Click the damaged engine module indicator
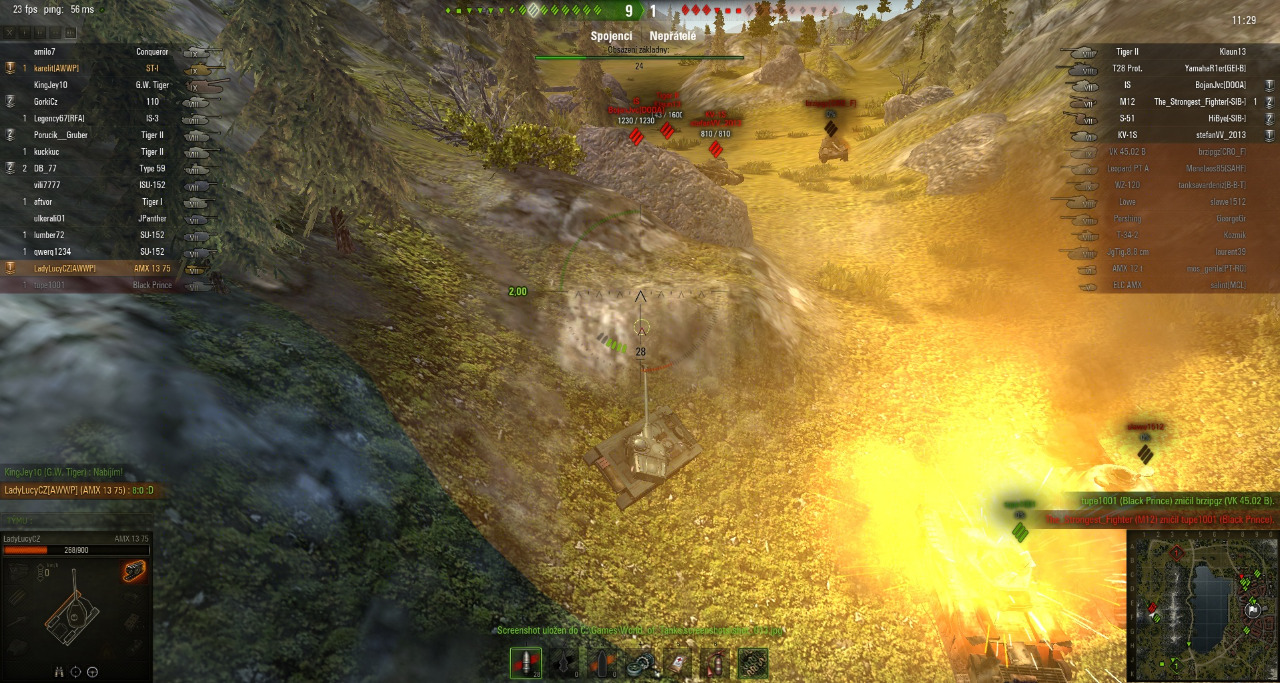The image size is (1280, 683). [133, 571]
